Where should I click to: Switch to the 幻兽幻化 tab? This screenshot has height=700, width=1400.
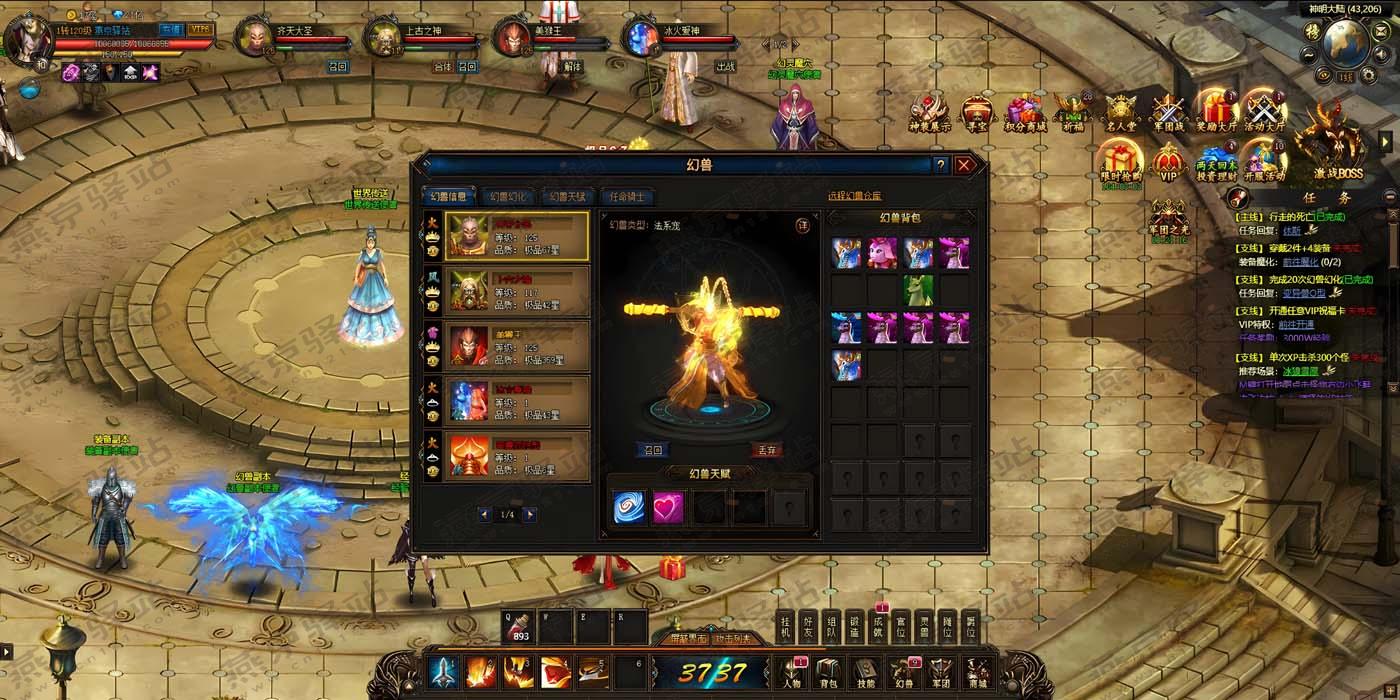[508, 197]
